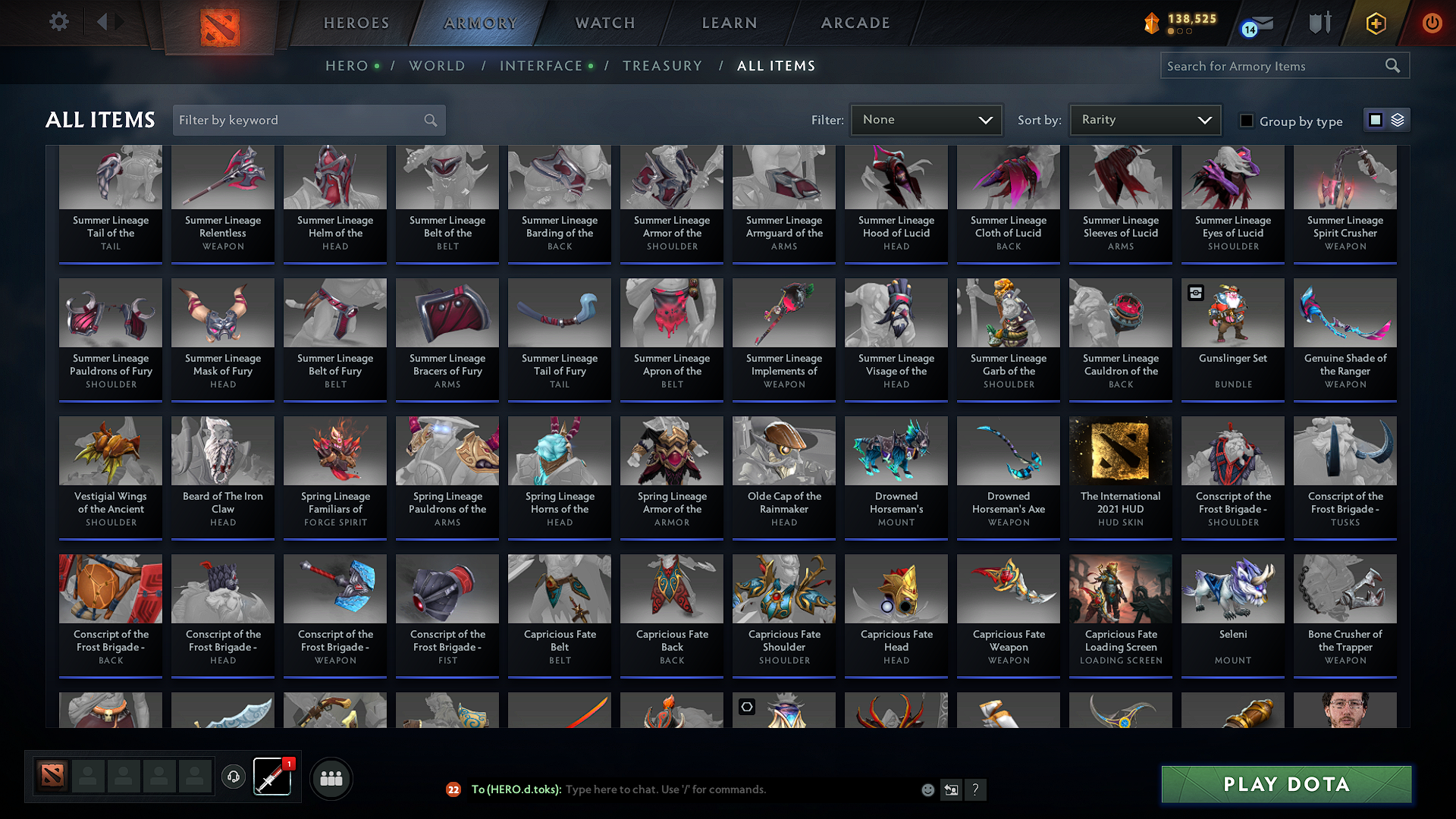Click the chat emoticon smiley icon
Screen dimensions: 1456x819
point(927,789)
